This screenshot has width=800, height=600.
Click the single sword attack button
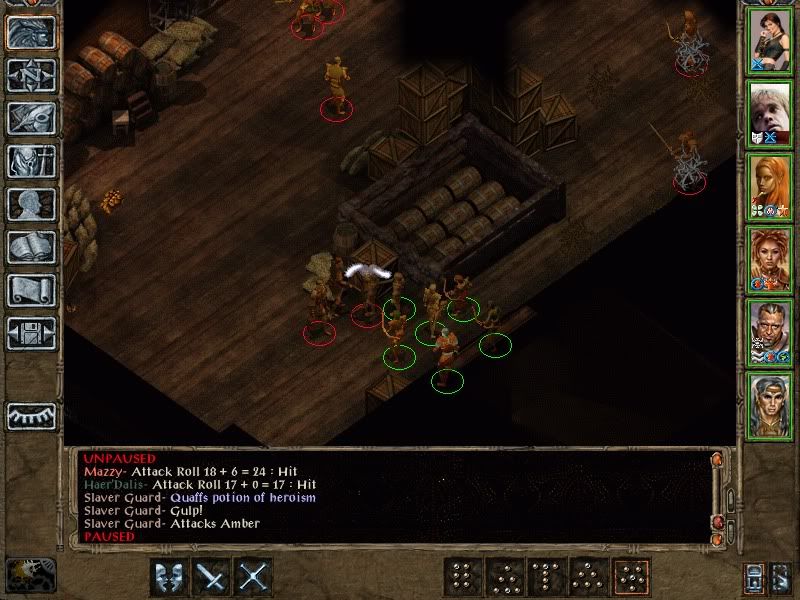coord(211,577)
